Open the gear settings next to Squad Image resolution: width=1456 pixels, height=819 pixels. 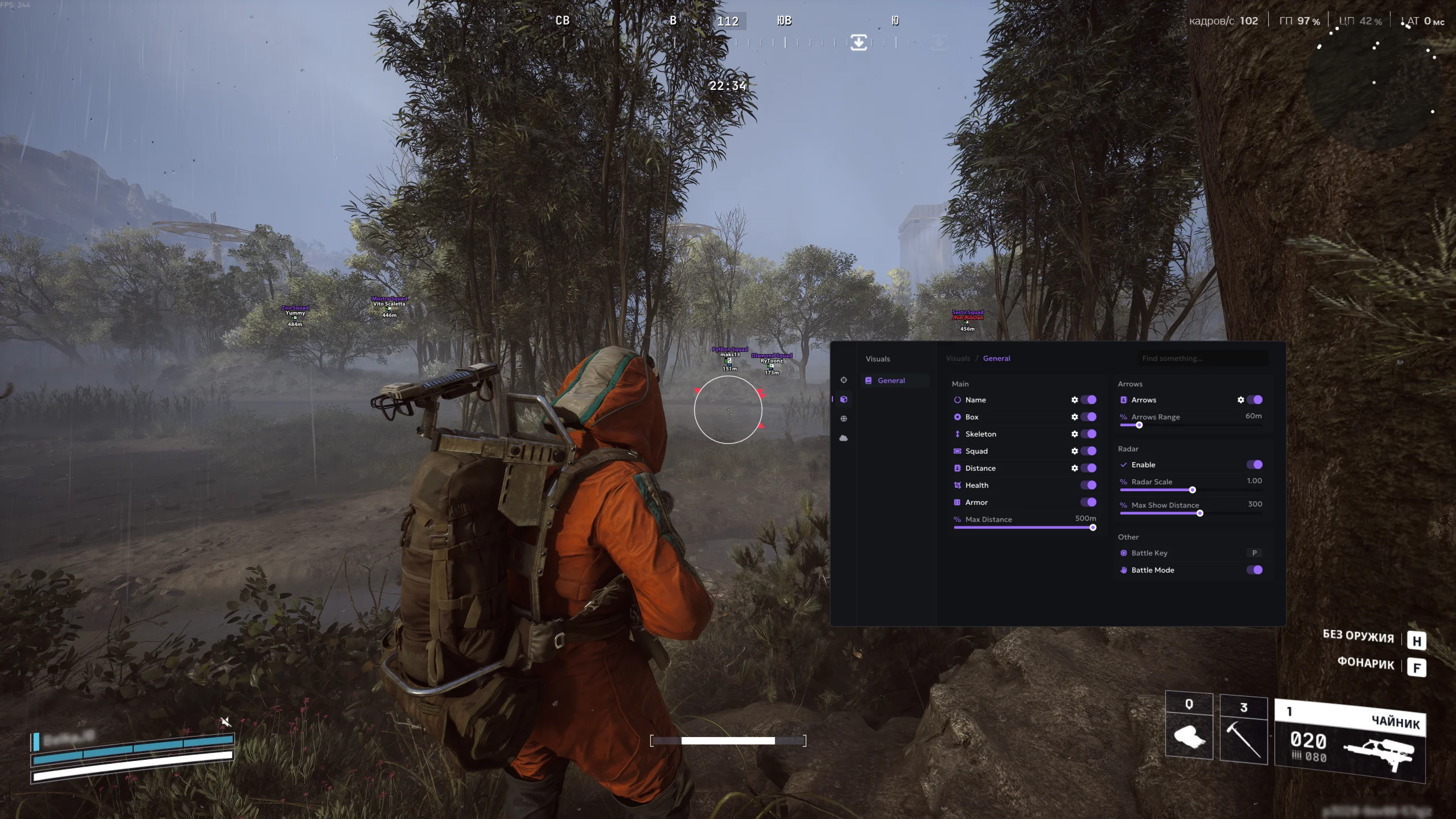pos(1075,451)
